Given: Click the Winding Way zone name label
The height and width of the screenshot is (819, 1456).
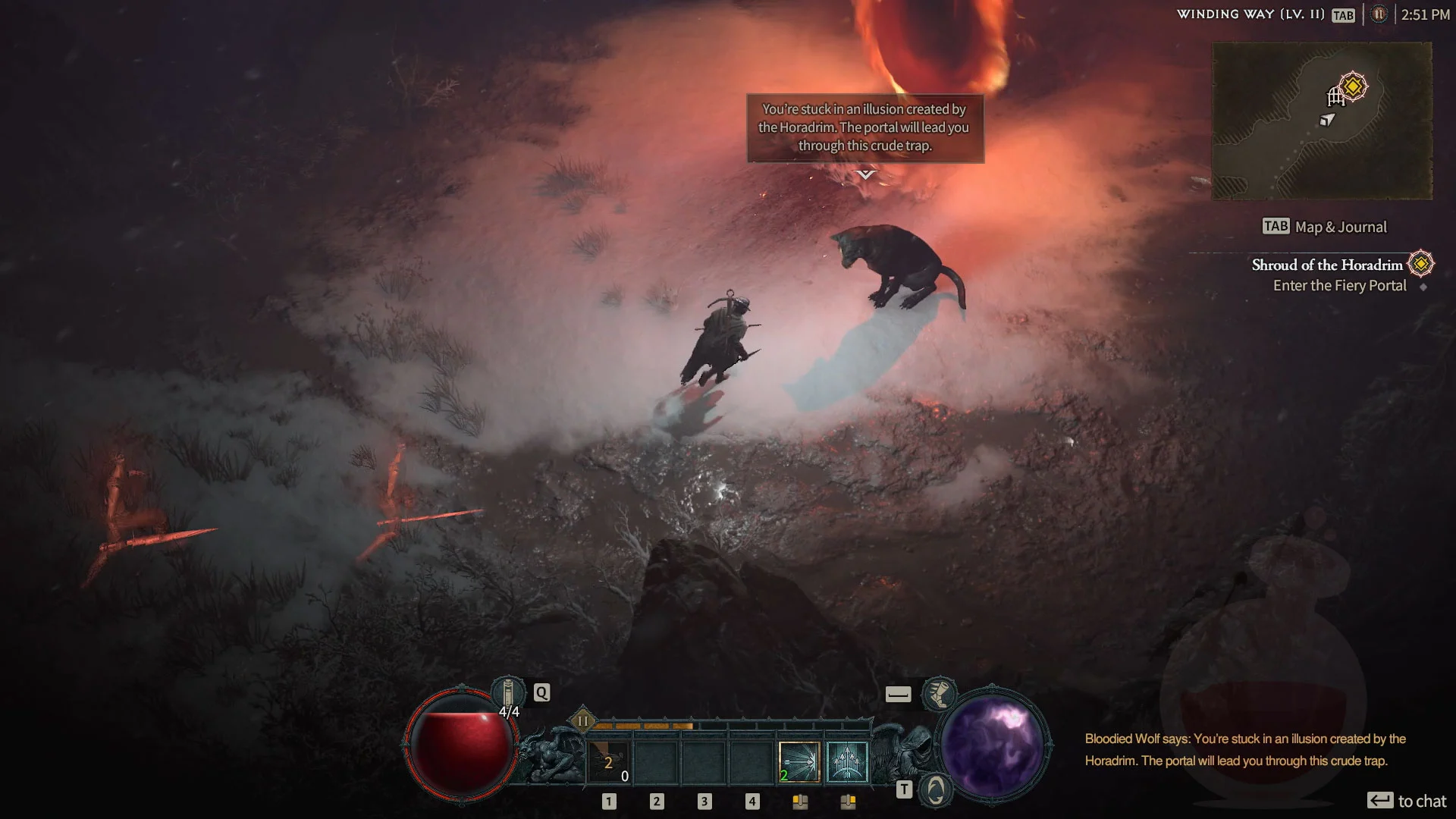Looking at the screenshot, I should coord(1250,14).
